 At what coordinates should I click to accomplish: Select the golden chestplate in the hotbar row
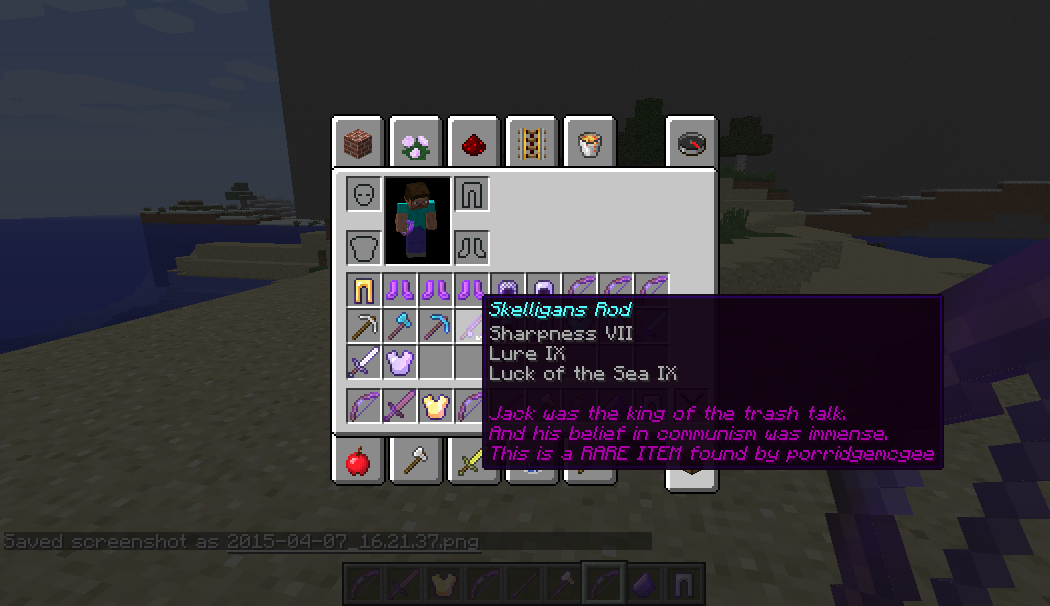(x=436, y=406)
